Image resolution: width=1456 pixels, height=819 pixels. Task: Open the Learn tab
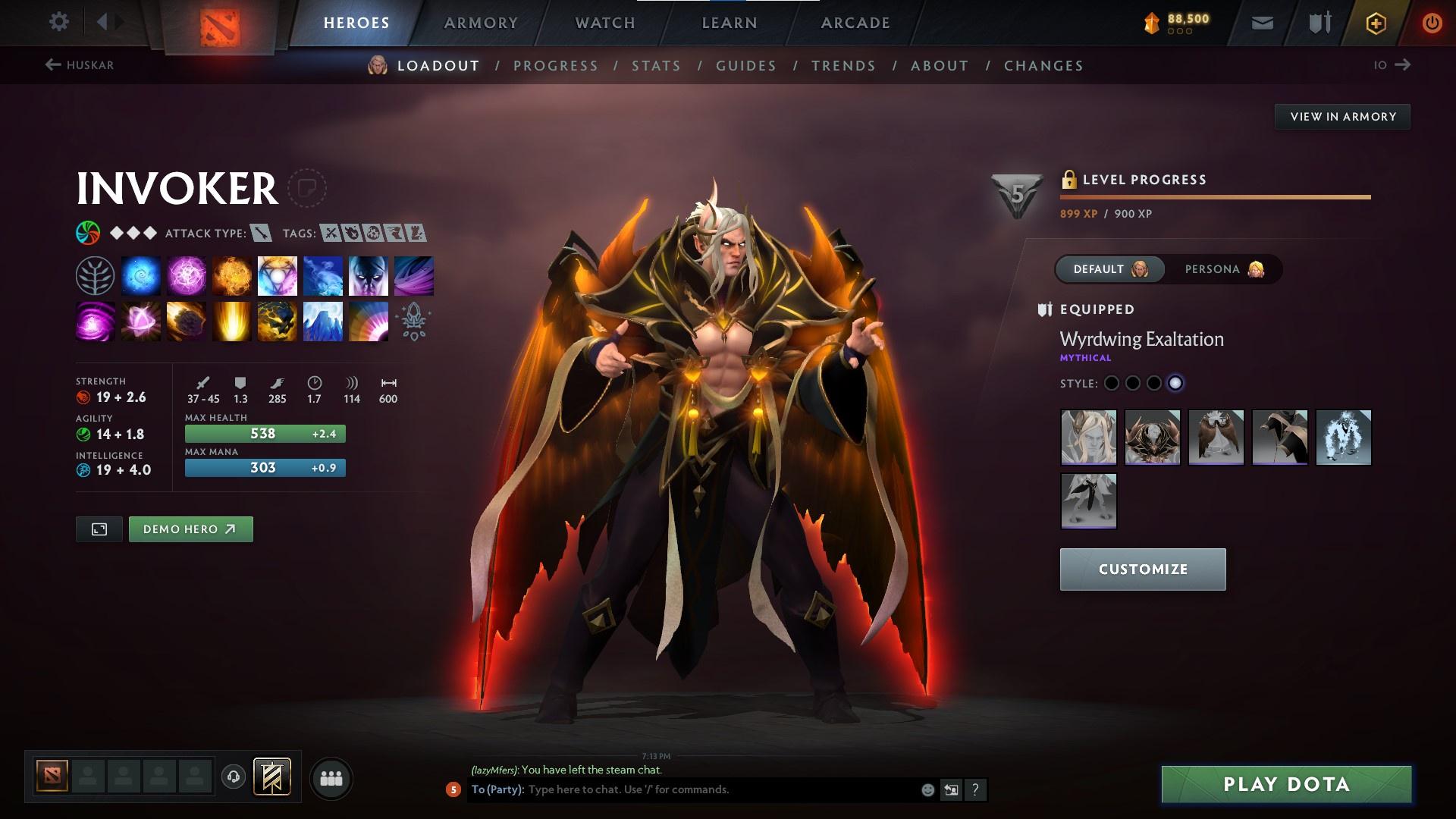[x=730, y=23]
